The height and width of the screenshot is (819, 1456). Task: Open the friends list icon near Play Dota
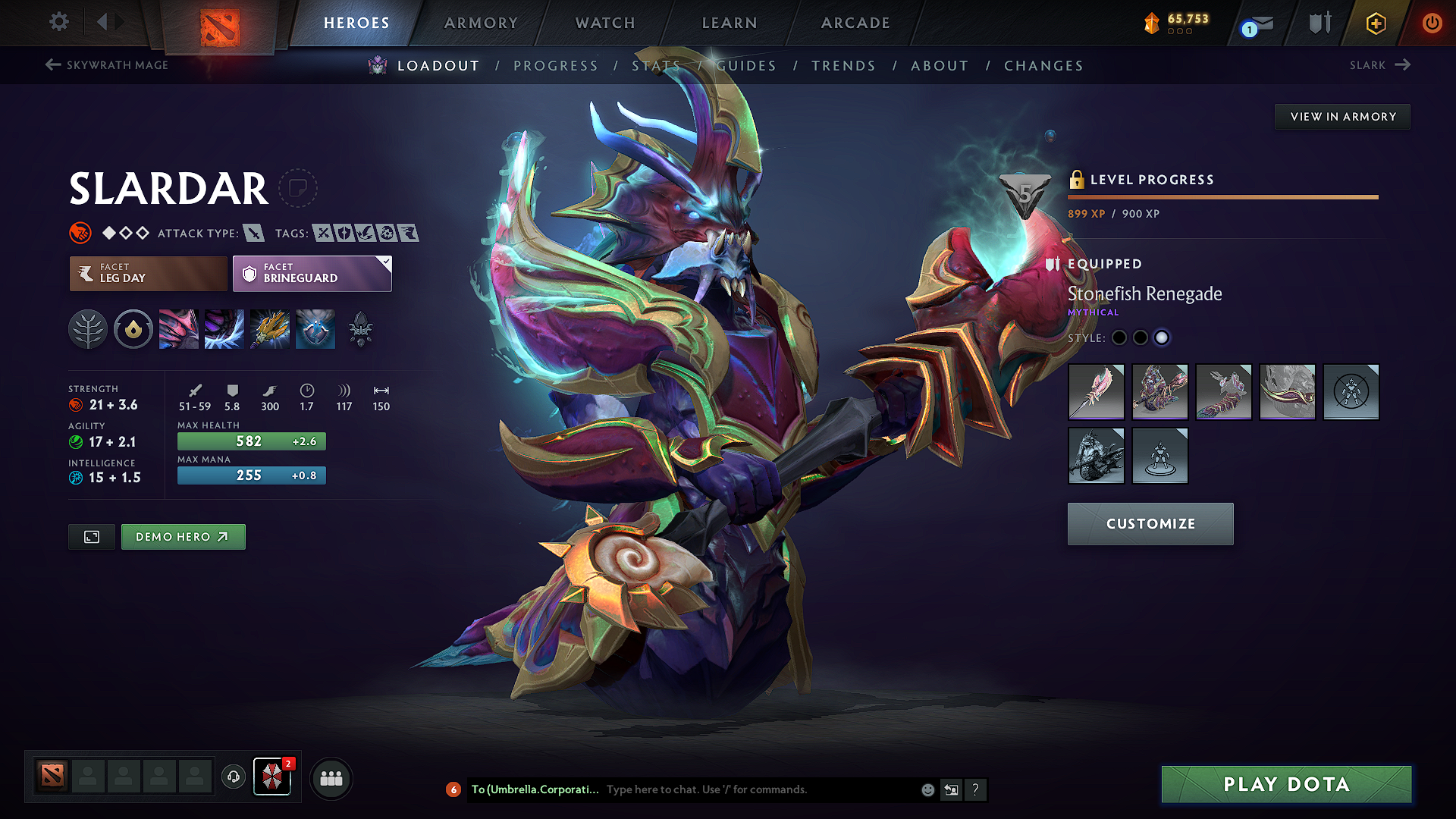tap(331, 778)
